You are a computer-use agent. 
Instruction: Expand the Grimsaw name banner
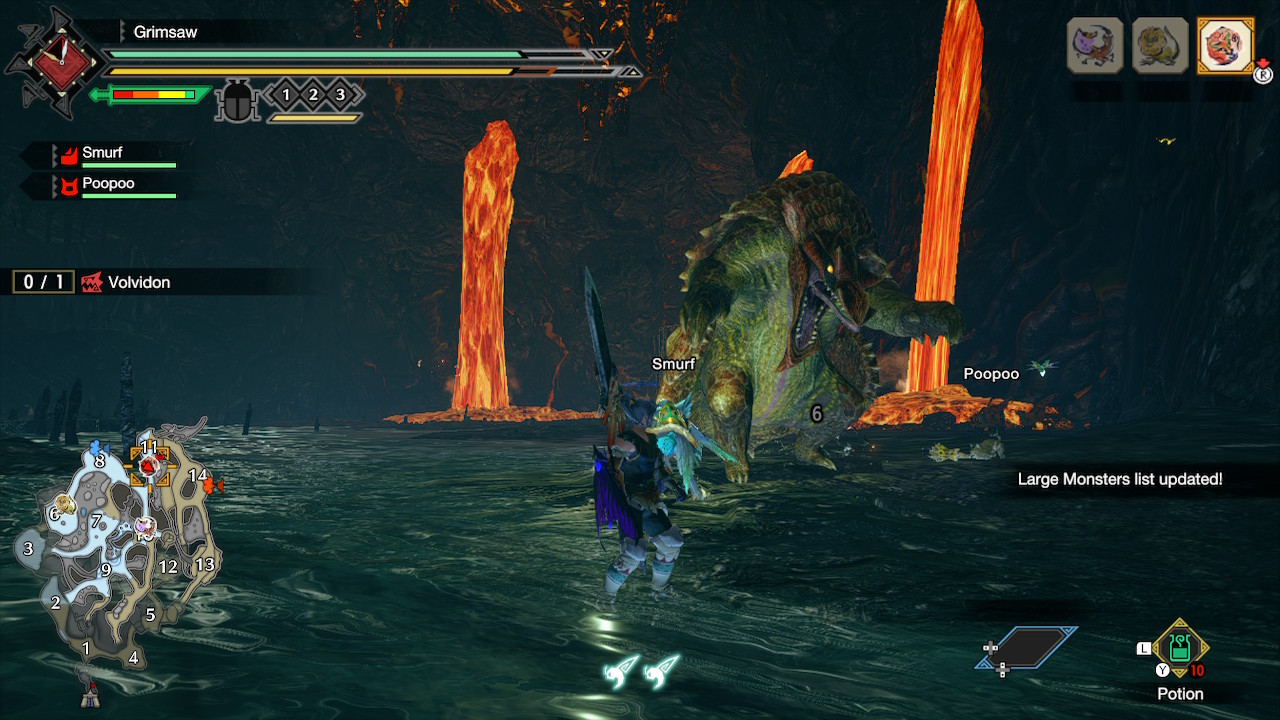click(165, 31)
